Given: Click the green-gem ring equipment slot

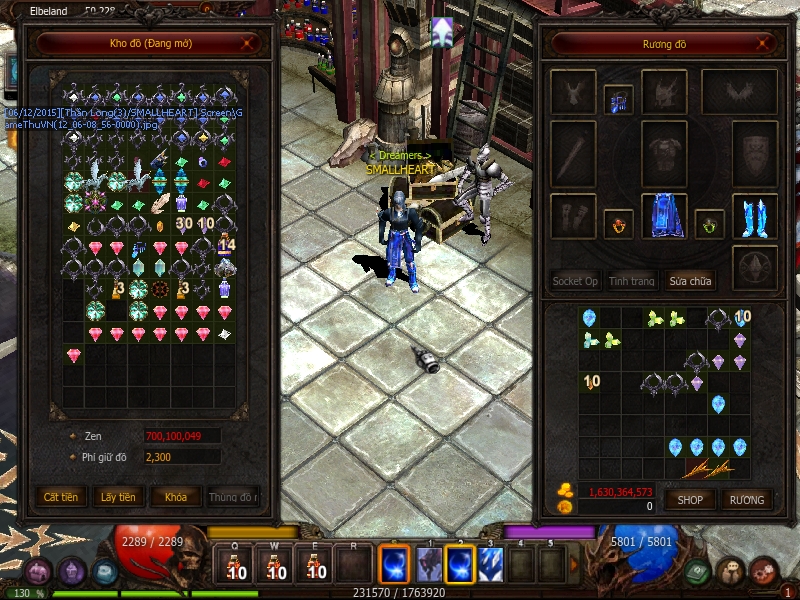Looking at the screenshot, I should point(709,222).
